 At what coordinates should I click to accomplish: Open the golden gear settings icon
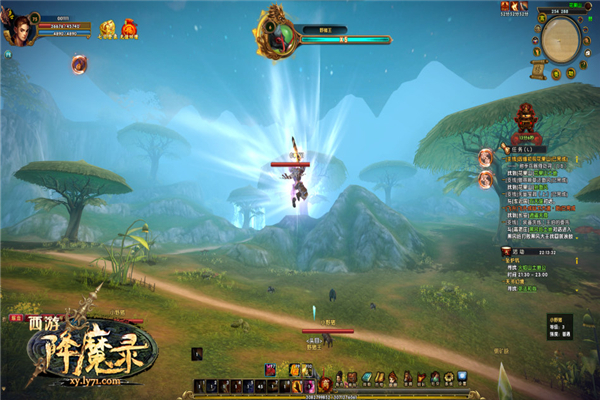(448, 377)
